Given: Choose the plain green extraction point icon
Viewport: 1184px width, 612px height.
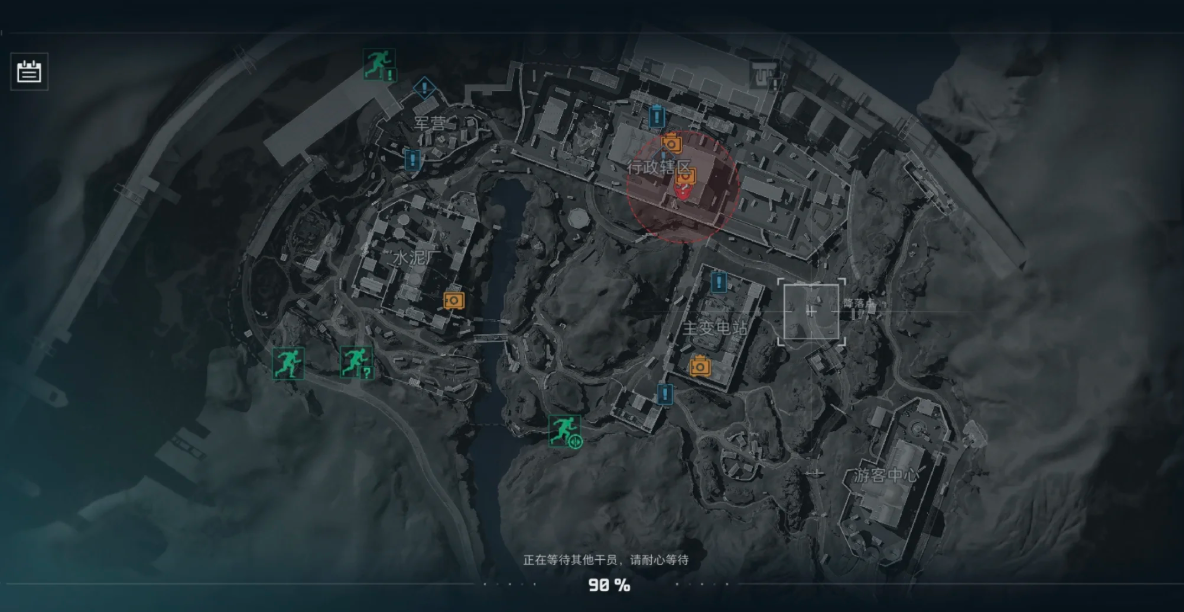Looking at the screenshot, I should [288, 363].
